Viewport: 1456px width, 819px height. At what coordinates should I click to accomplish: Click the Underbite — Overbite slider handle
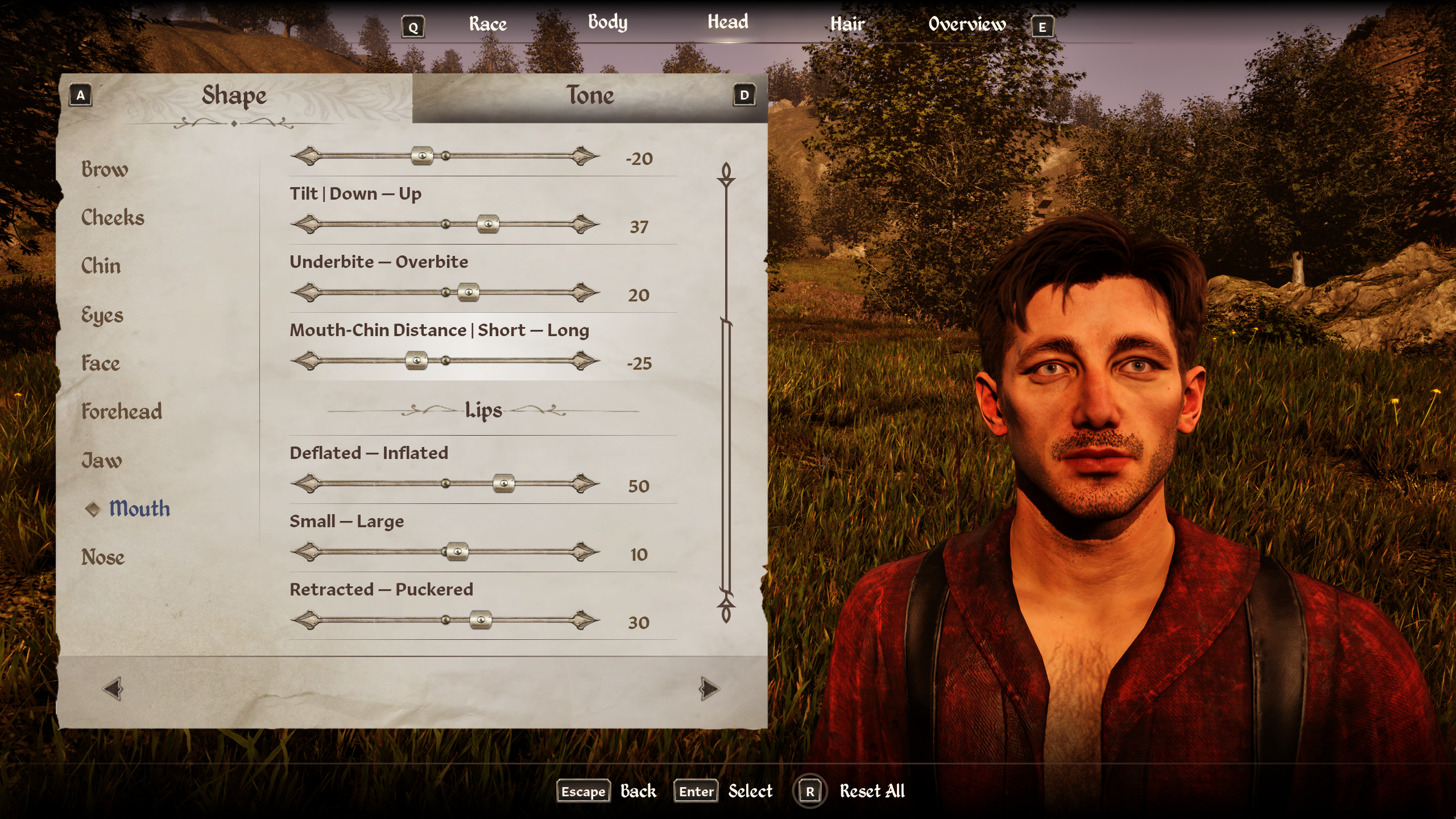point(469,292)
